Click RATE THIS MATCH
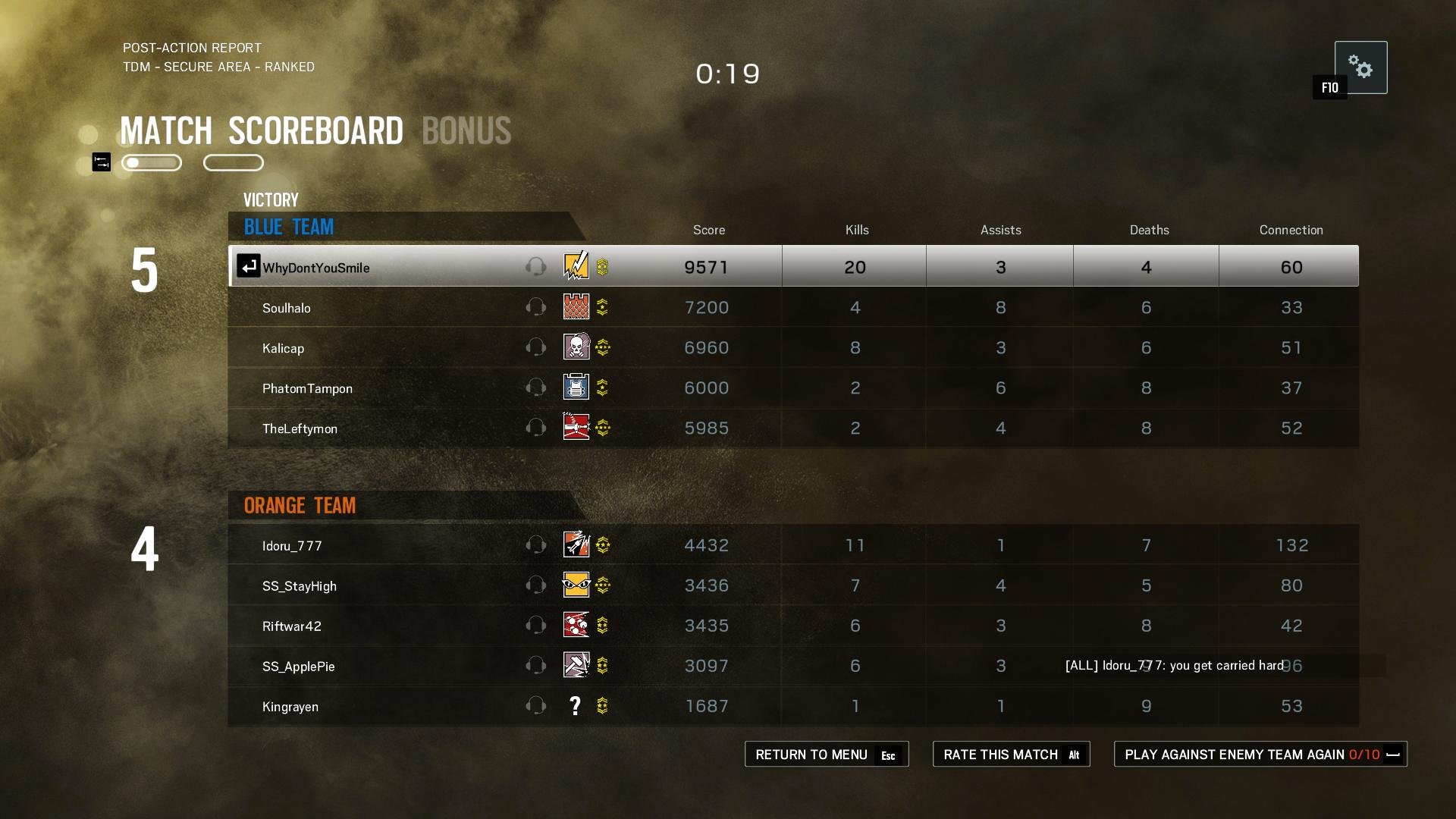Image resolution: width=1456 pixels, height=819 pixels. [x=1011, y=754]
